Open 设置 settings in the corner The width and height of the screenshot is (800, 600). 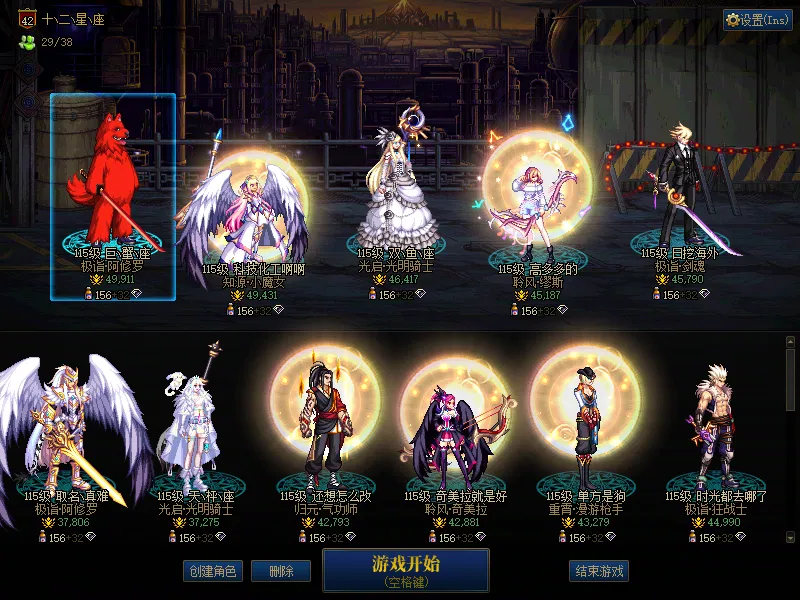pyautogui.click(x=758, y=20)
